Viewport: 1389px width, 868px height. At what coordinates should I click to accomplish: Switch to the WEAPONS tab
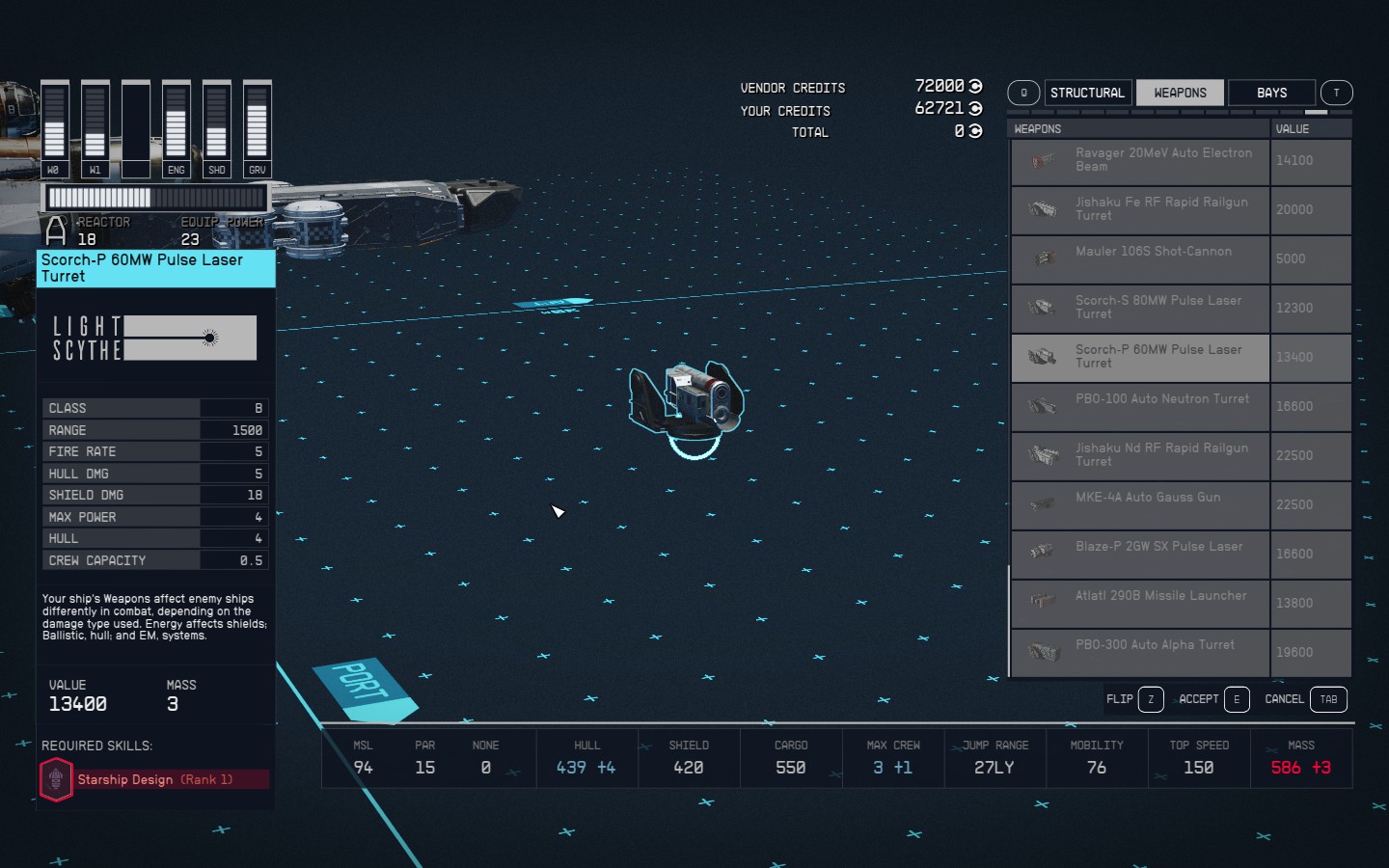pos(1180,92)
